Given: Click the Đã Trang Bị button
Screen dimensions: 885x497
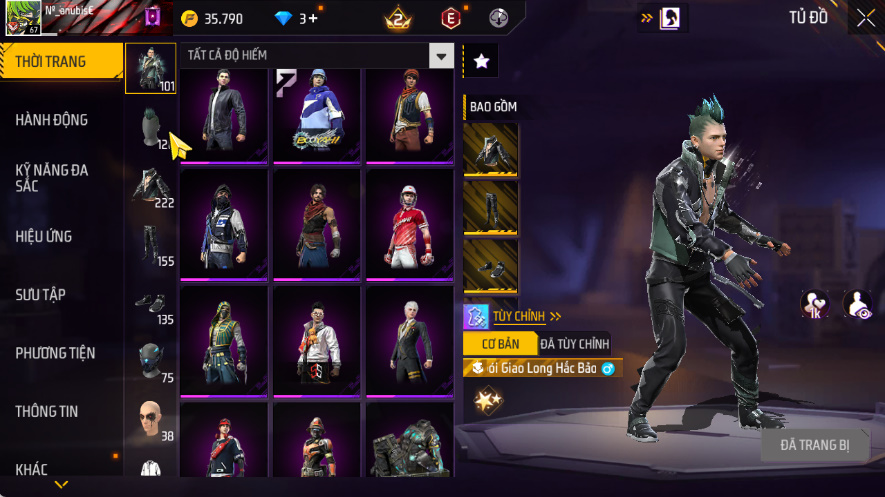Looking at the screenshot, I should click(x=815, y=445).
